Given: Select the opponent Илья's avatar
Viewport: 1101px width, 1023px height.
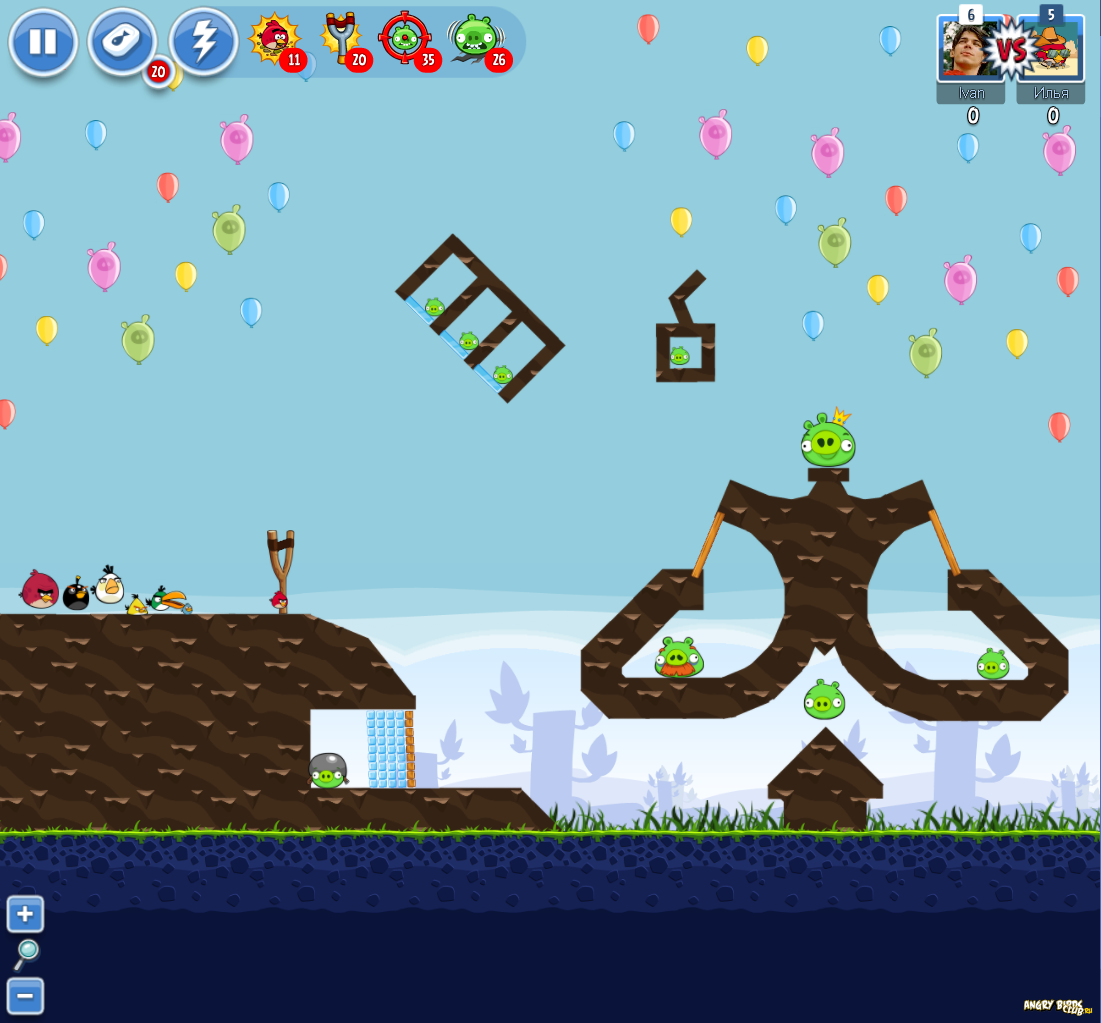Looking at the screenshot, I should [x=1050, y=49].
